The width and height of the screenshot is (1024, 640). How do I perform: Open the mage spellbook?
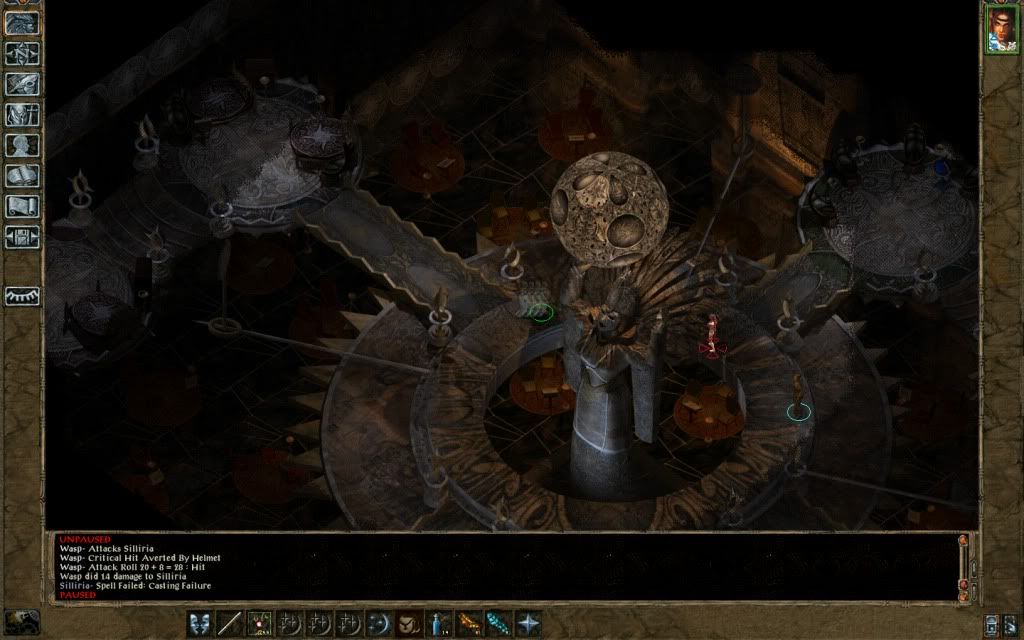23,176
